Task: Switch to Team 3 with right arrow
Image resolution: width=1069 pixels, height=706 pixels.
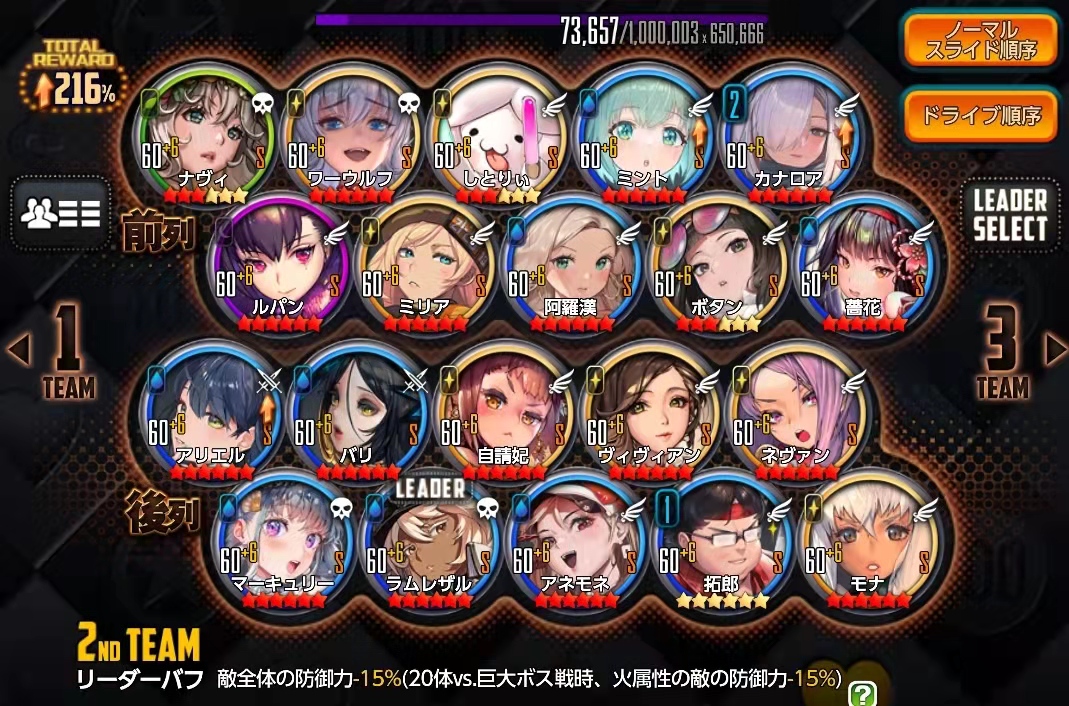Action: 1054,348
